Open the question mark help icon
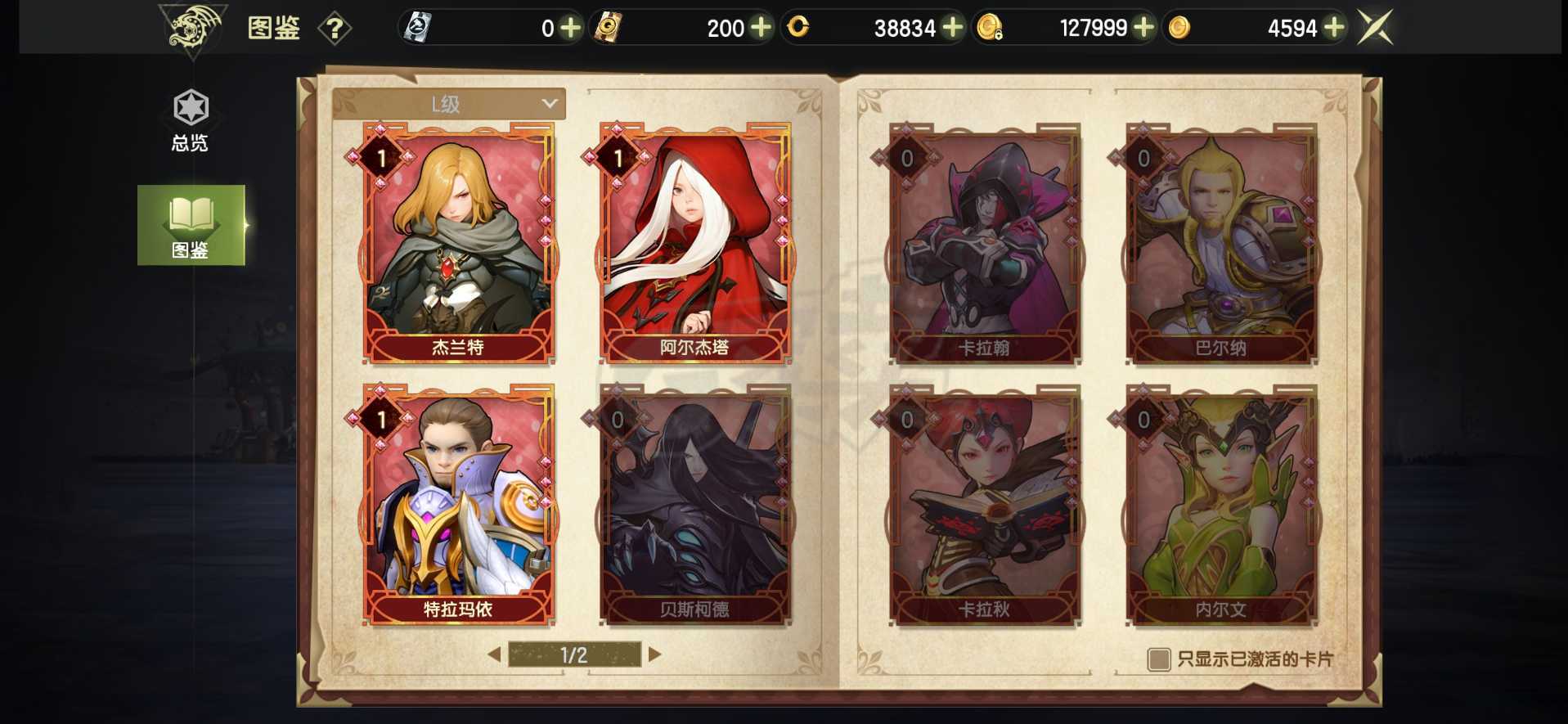The width and height of the screenshot is (1568, 724). (334, 29)
